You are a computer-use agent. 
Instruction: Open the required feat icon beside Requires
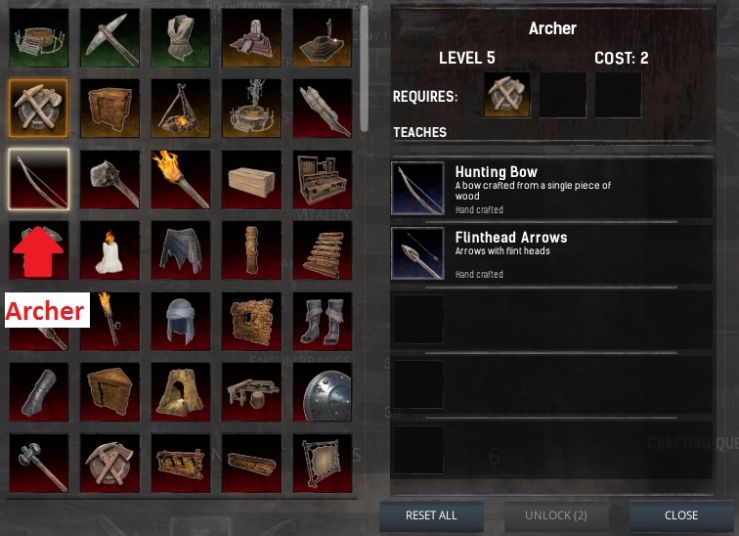tap(508, 96)
